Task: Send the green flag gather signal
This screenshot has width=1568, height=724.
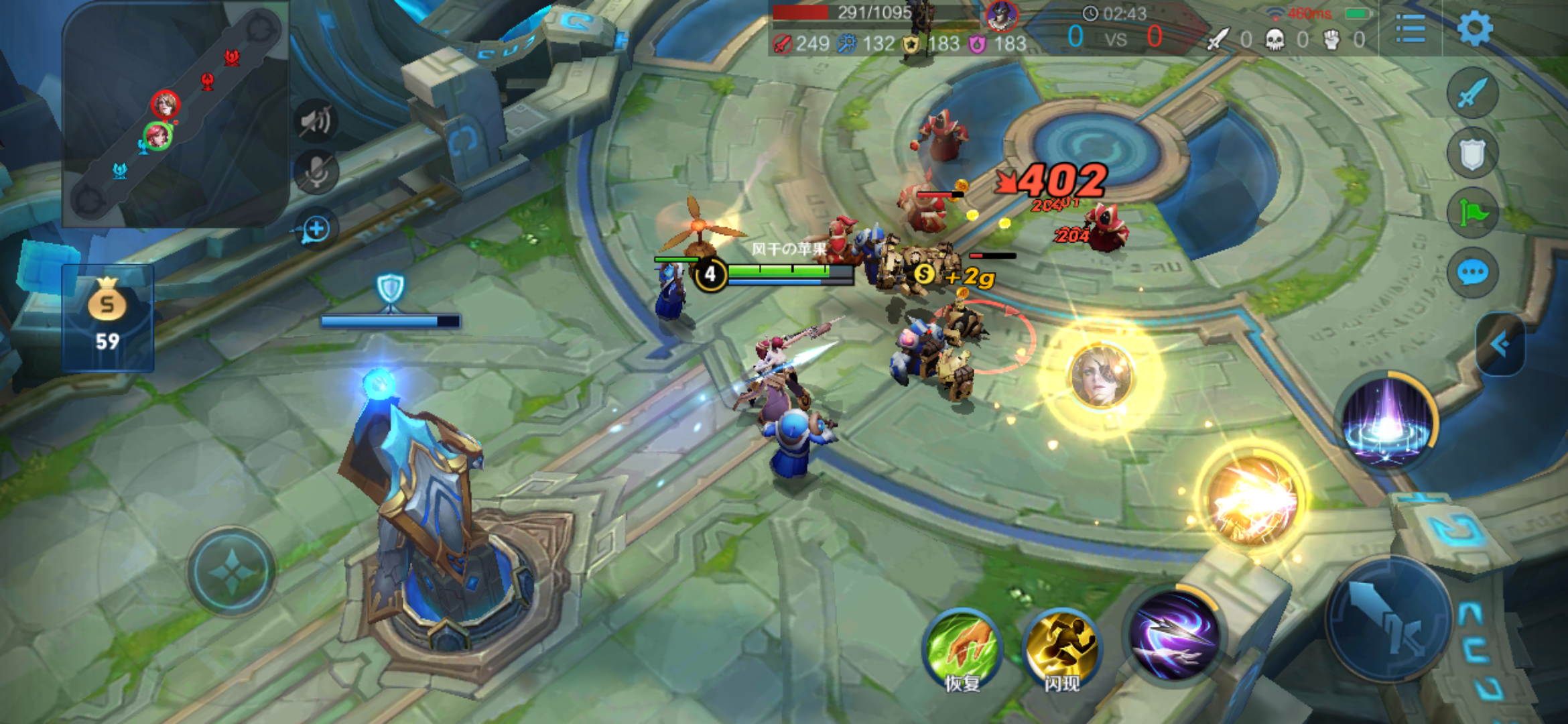Action: [1472, 213]
